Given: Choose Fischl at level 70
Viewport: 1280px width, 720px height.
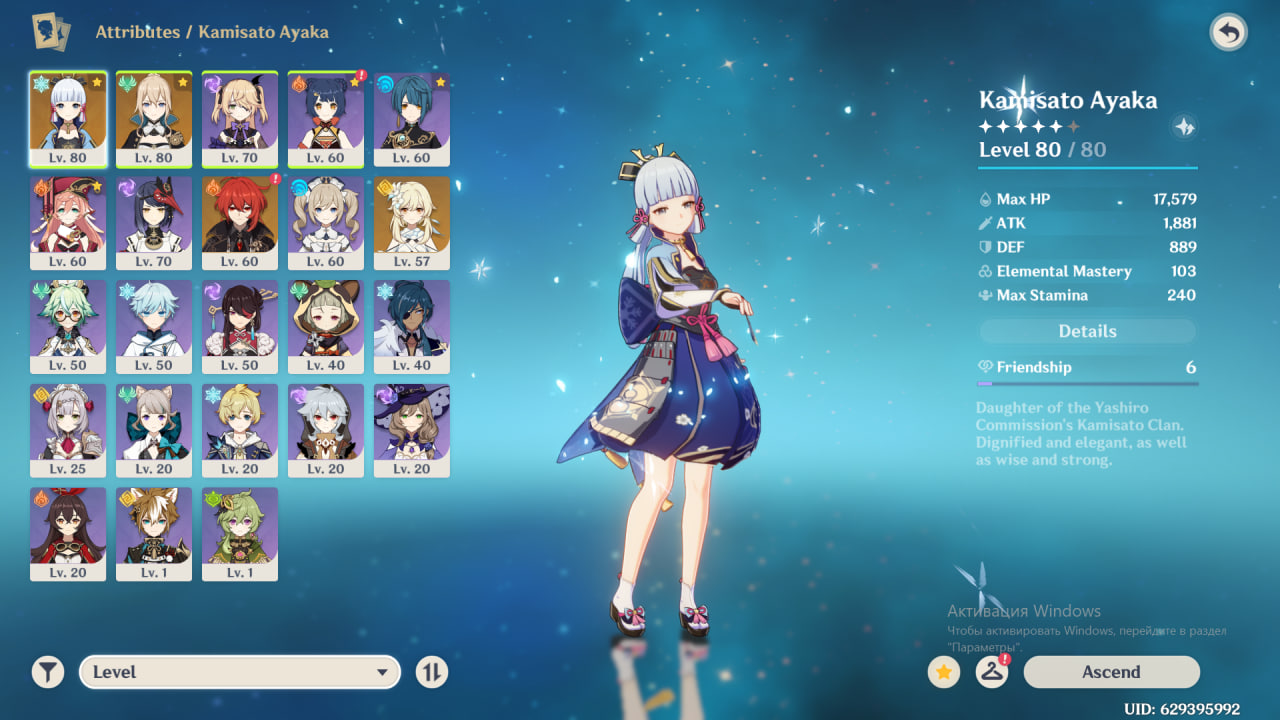Looking at the screenshot, I should pos(240,118).
